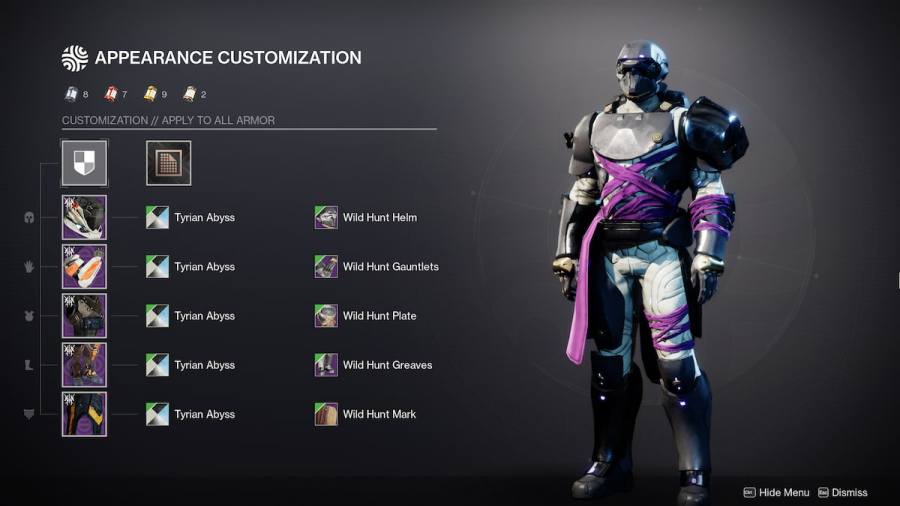The width and height of the screenshot is (900, 506).
Task: Open the Wild Hunt Gauntlets ornament
Action: 326,267
